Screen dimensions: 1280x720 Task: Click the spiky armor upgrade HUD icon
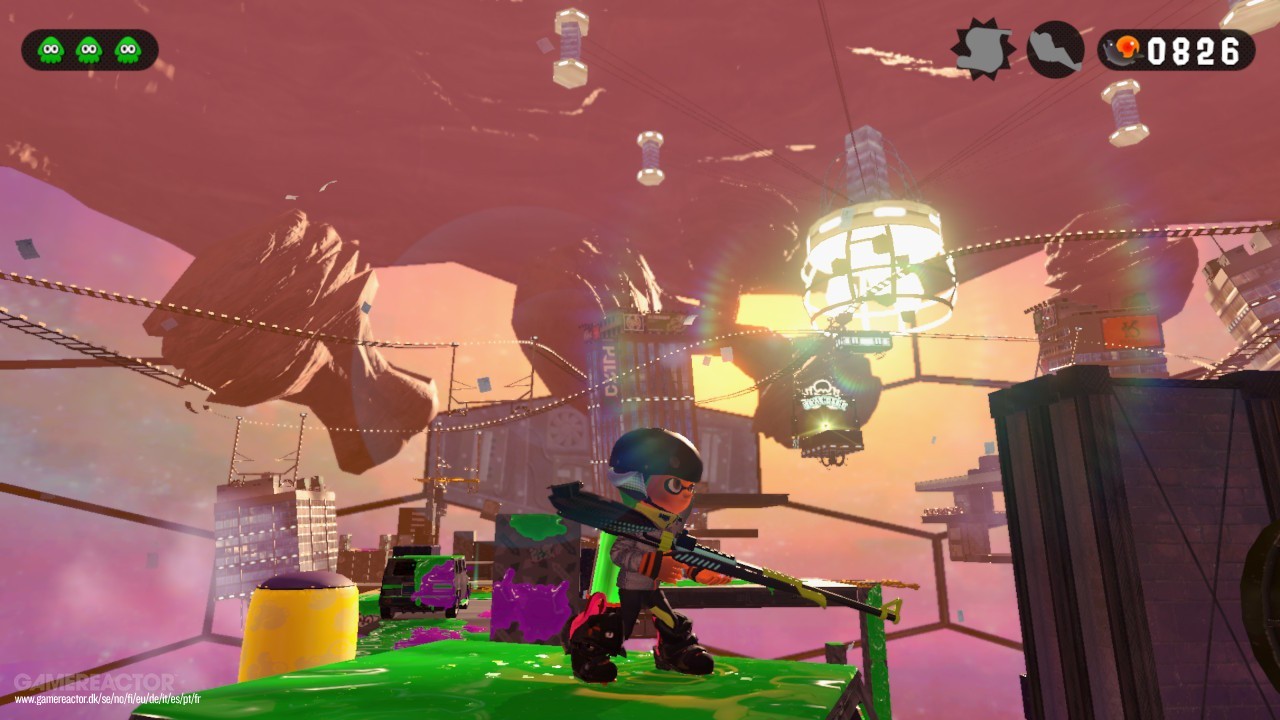[983, 48]
